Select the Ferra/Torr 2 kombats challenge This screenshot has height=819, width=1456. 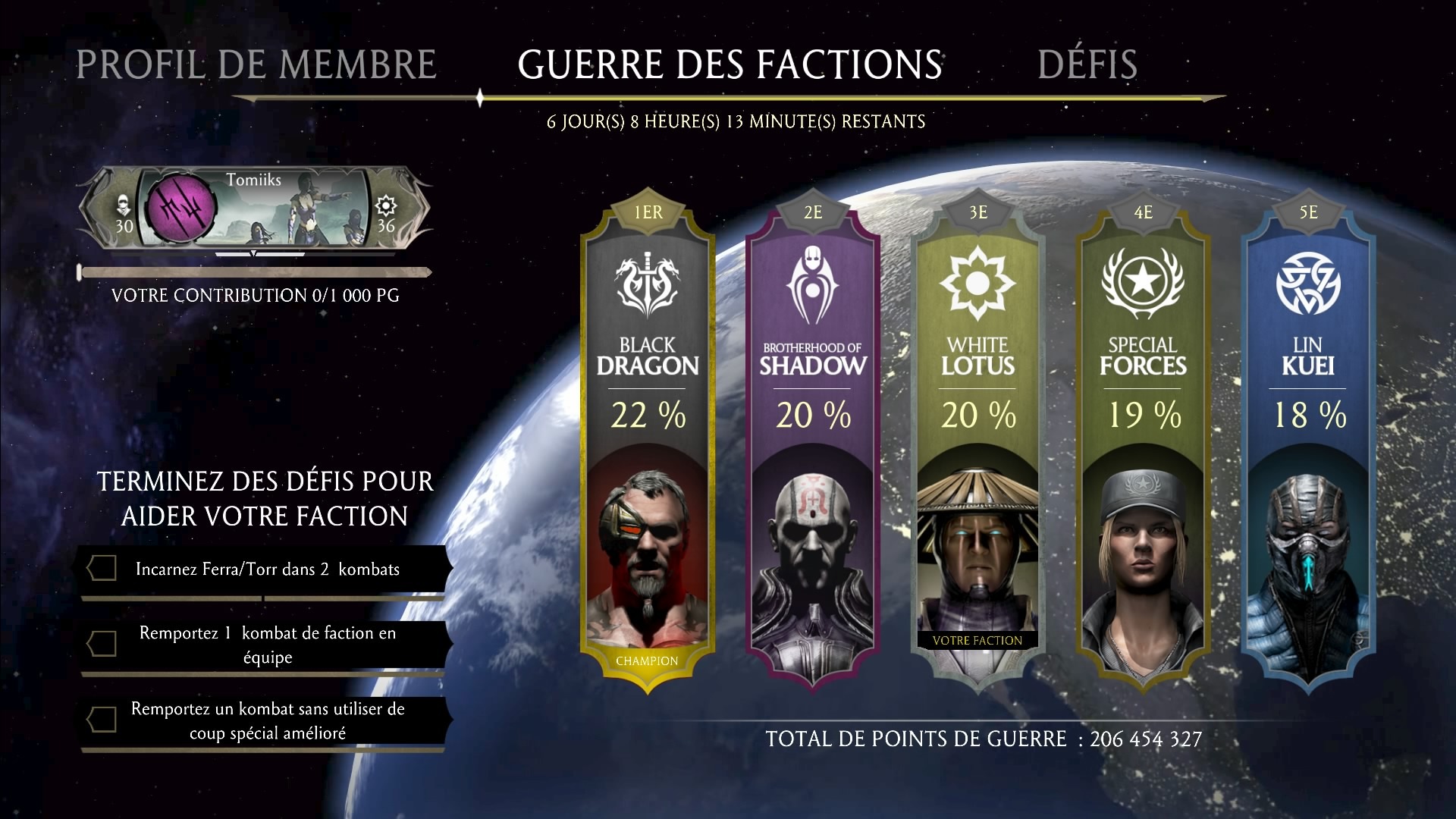(x=265, y=570)
